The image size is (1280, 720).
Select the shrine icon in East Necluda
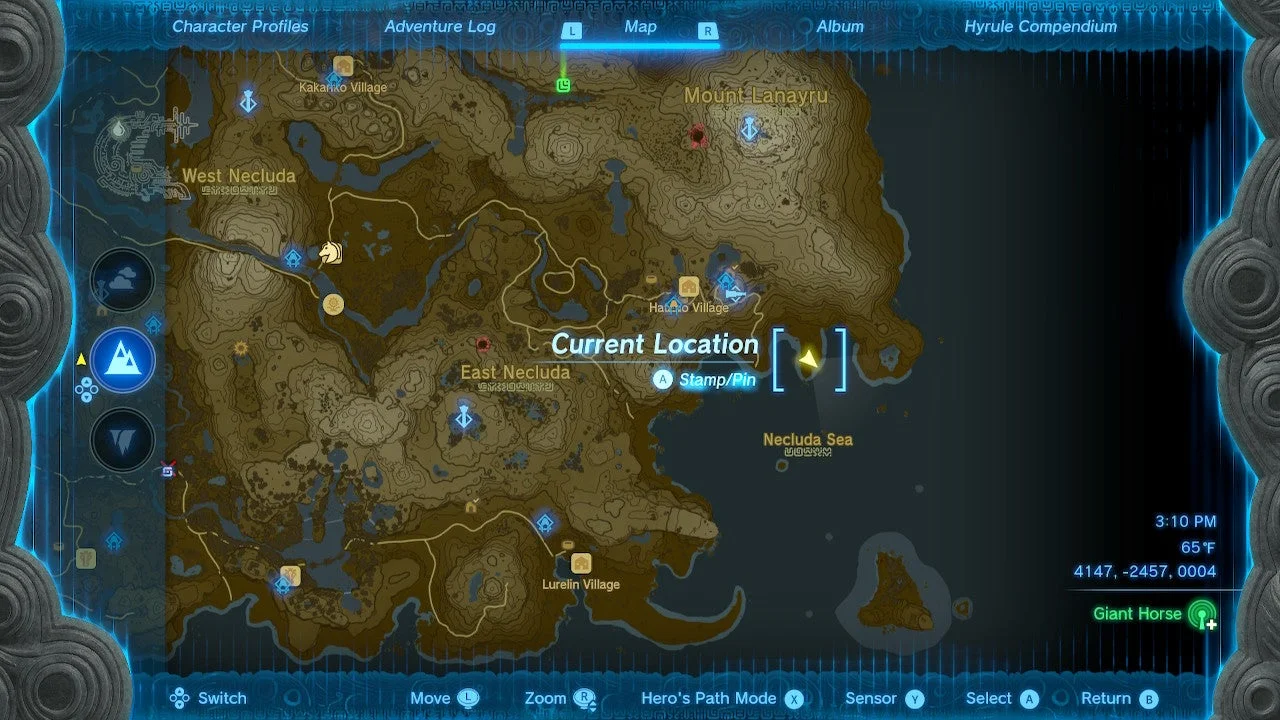pyautogui.click(x=462, y=418)
